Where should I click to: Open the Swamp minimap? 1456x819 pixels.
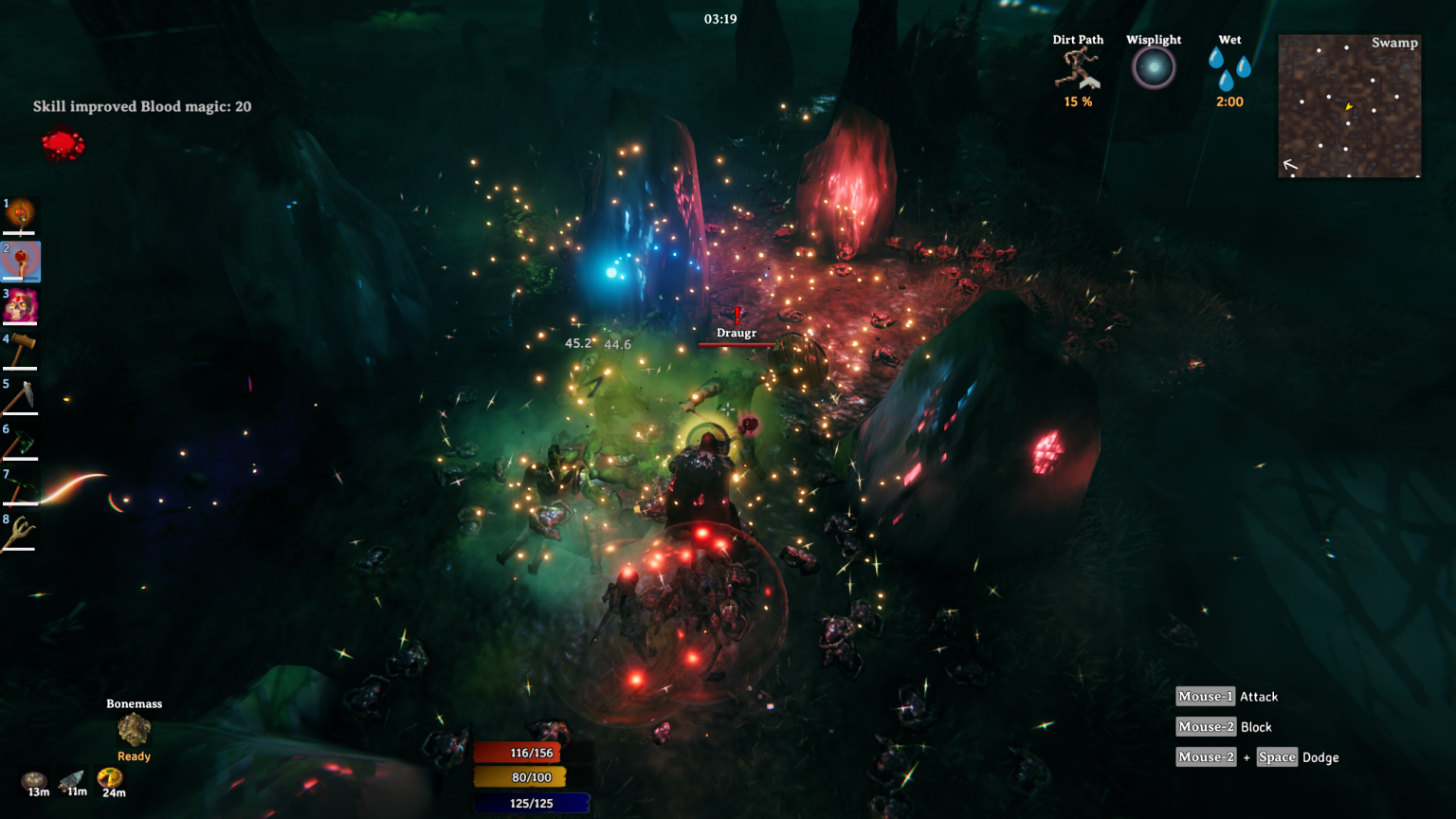tap(1349, 106)
